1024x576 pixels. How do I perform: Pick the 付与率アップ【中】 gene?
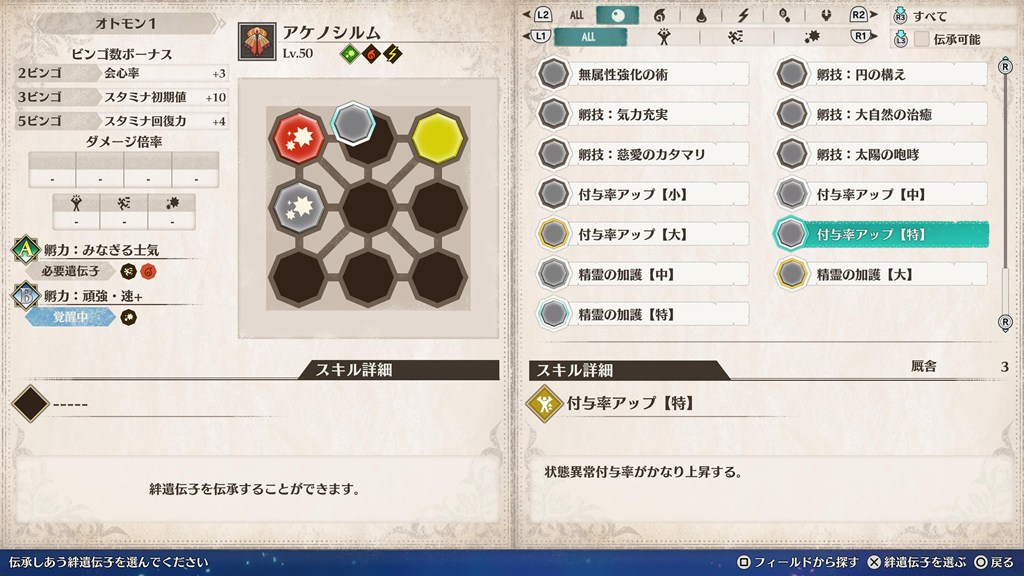pyautogui.click(x=882, y=194)
